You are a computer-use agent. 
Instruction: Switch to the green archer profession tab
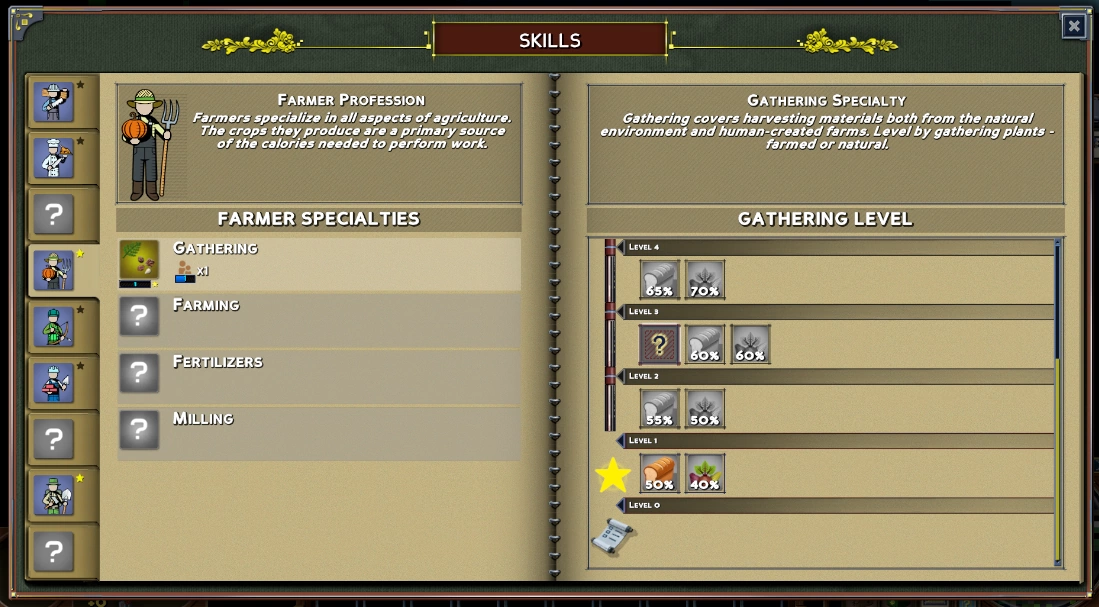(54, 327)
